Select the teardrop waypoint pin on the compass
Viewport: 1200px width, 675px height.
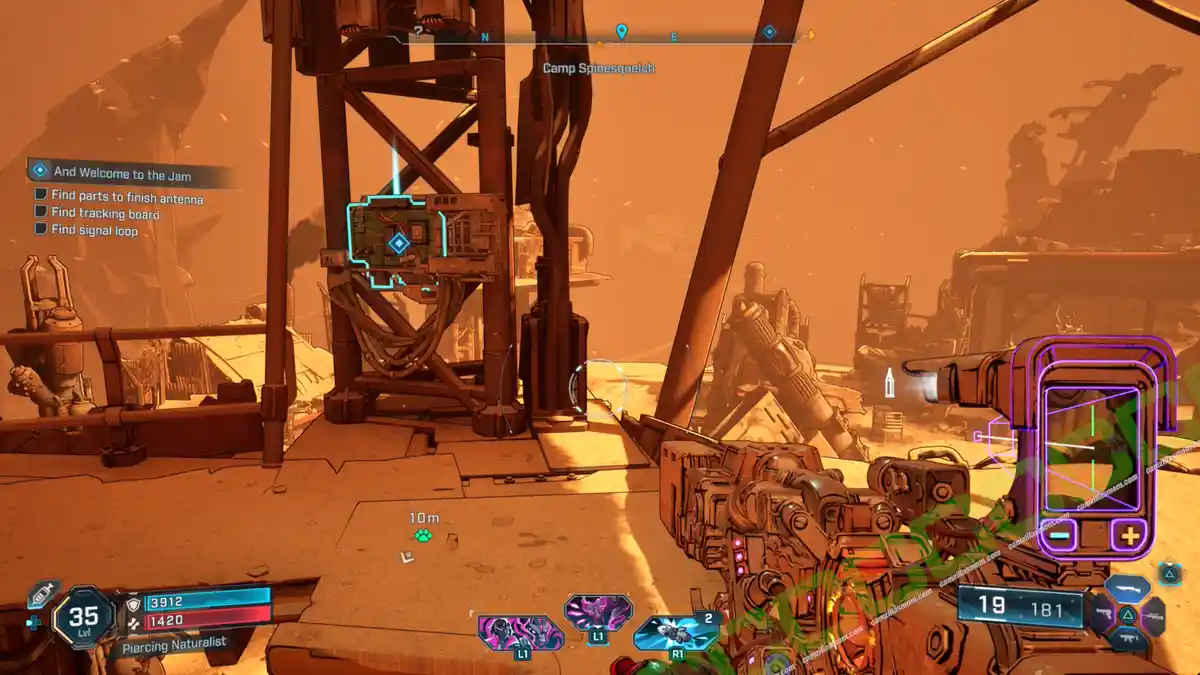[621, 32]
